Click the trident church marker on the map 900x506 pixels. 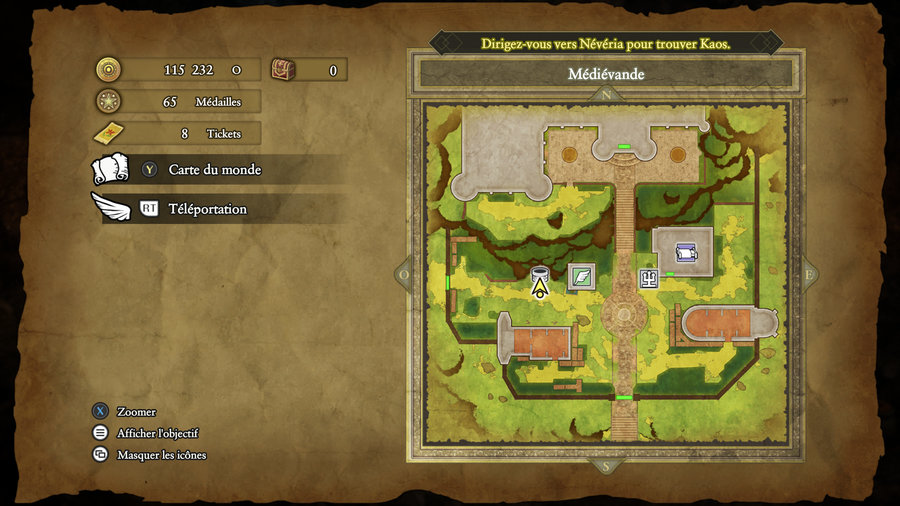pos(649,279)
